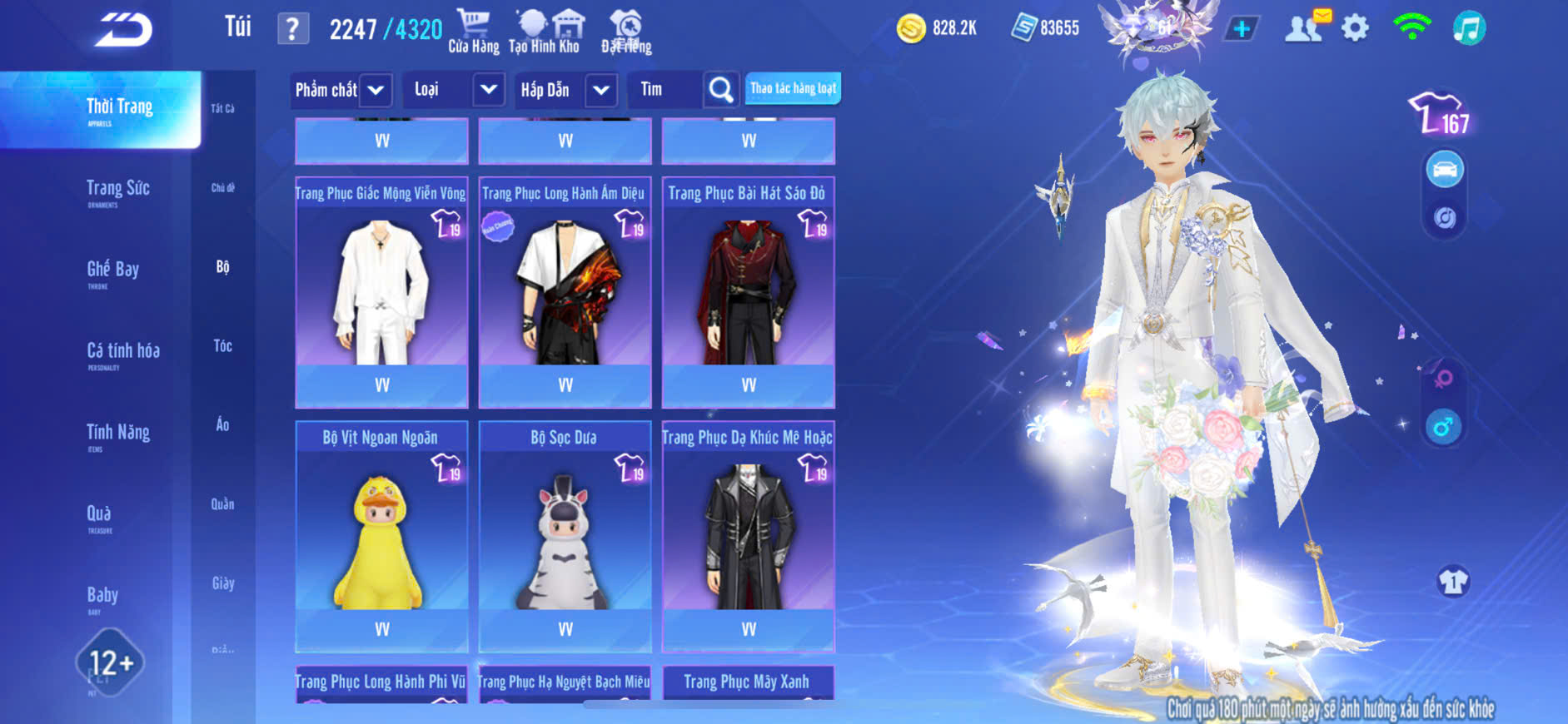The width and height of the screenshot is (1568, 724).
Task: Open Cửa Hàng shop from the cart icon
Action: [474, 32]
